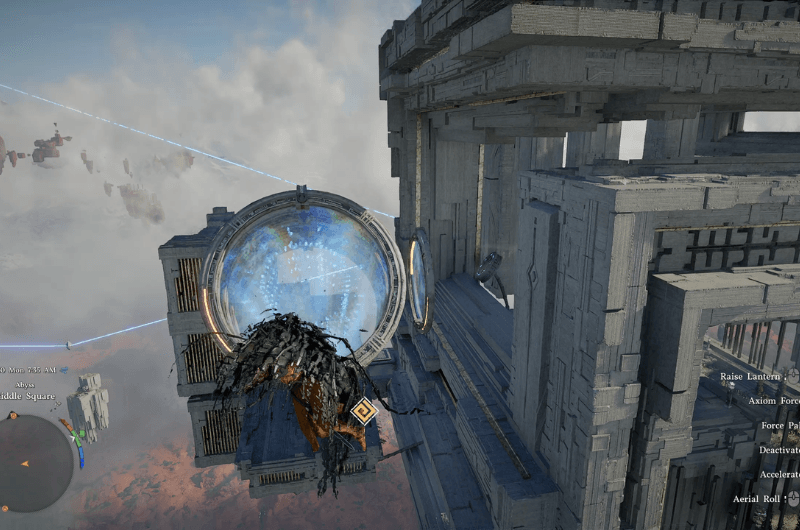The height and width of the screenshot is (530, 800).
Task: Open the circular minimap
Action: pos(33,462)
